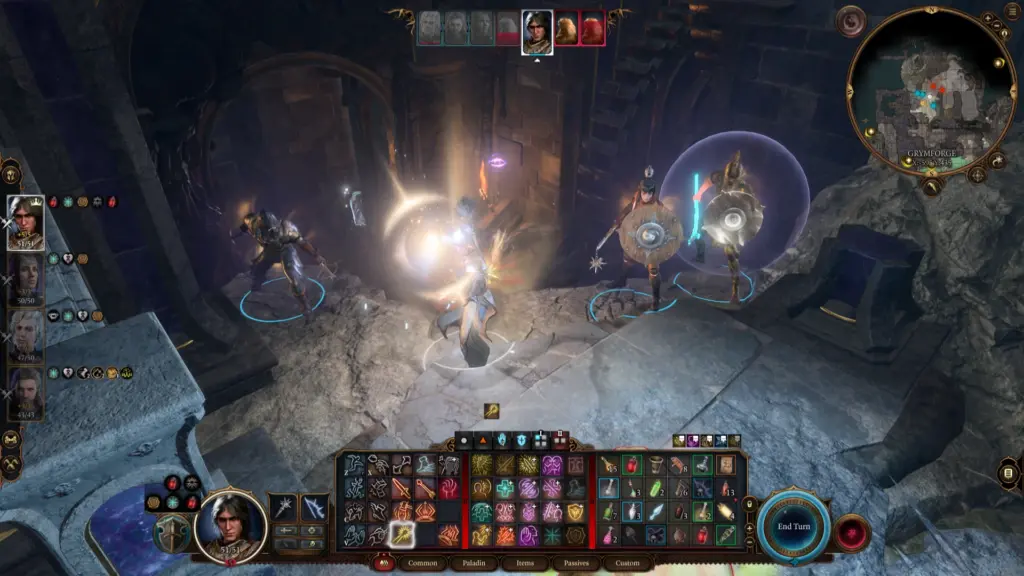
Task: Activate the green cross healing spell
Action: pos(506,488)
